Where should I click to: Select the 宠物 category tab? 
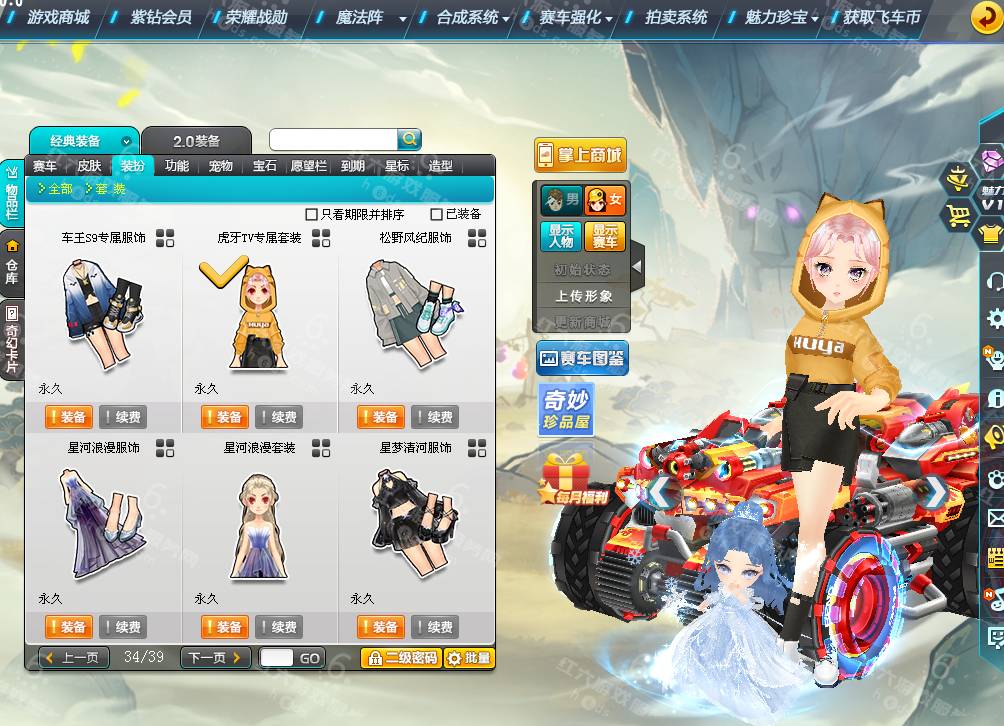221,166
